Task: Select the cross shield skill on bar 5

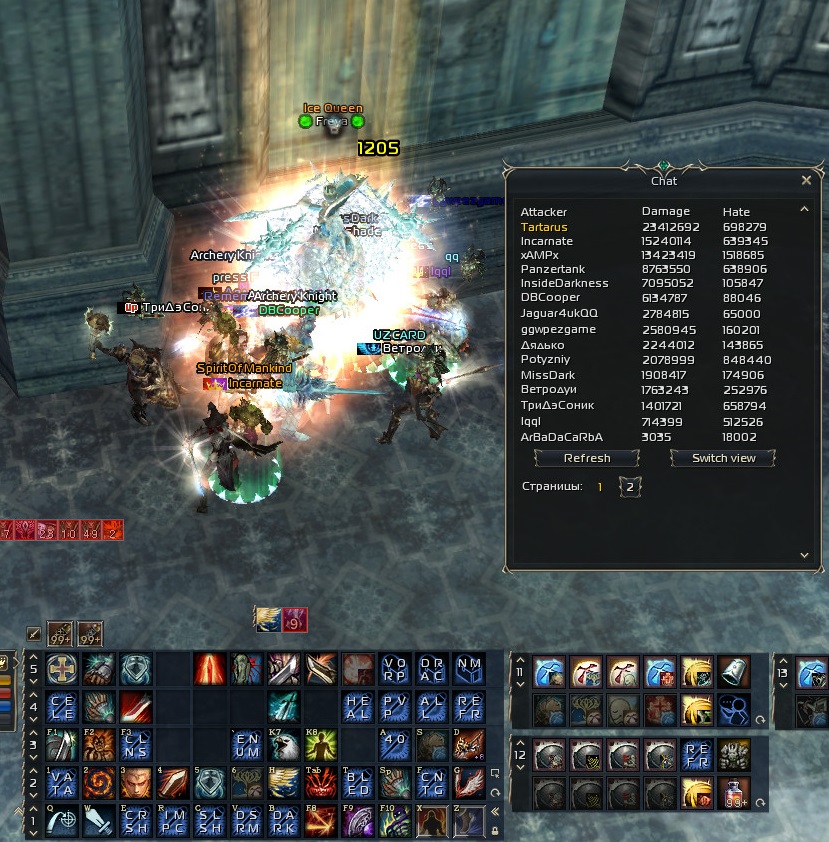Action: (61, 669)
